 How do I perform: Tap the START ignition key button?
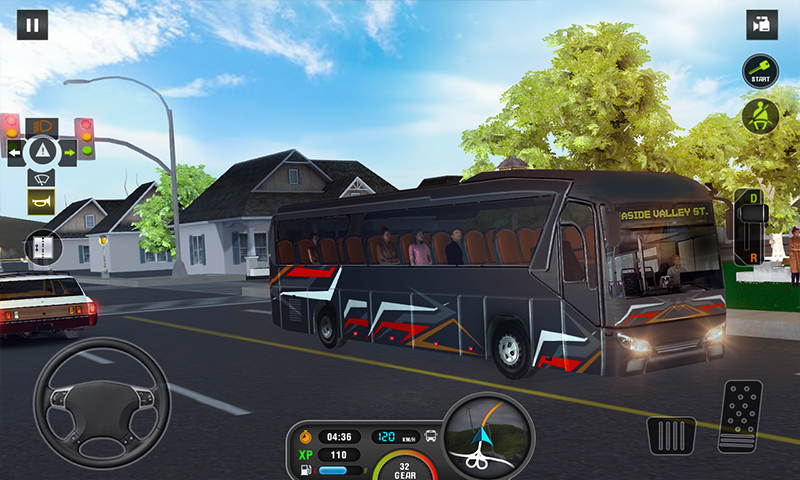pos(760,72)
